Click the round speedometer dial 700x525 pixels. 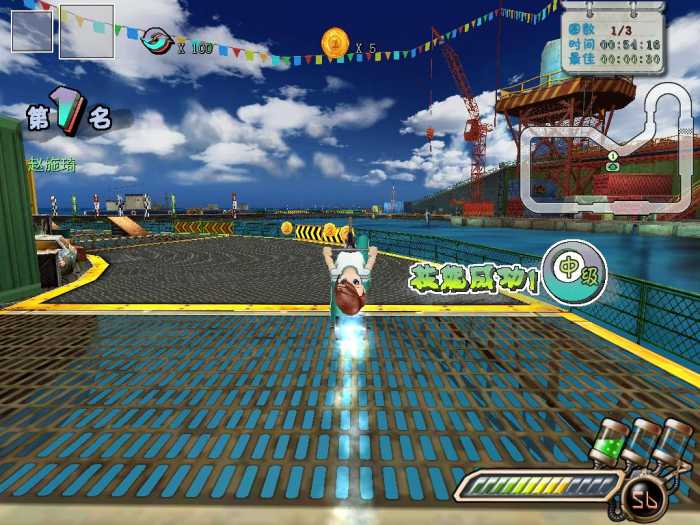(x=639, y=497)
